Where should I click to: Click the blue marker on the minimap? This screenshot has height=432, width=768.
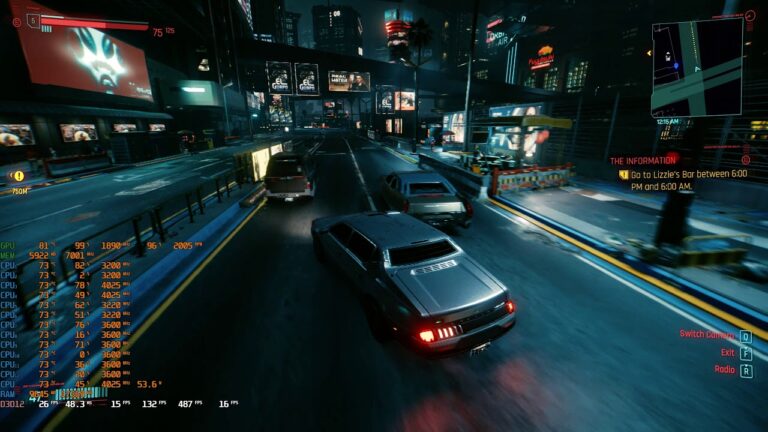click(x=676, y=66)
